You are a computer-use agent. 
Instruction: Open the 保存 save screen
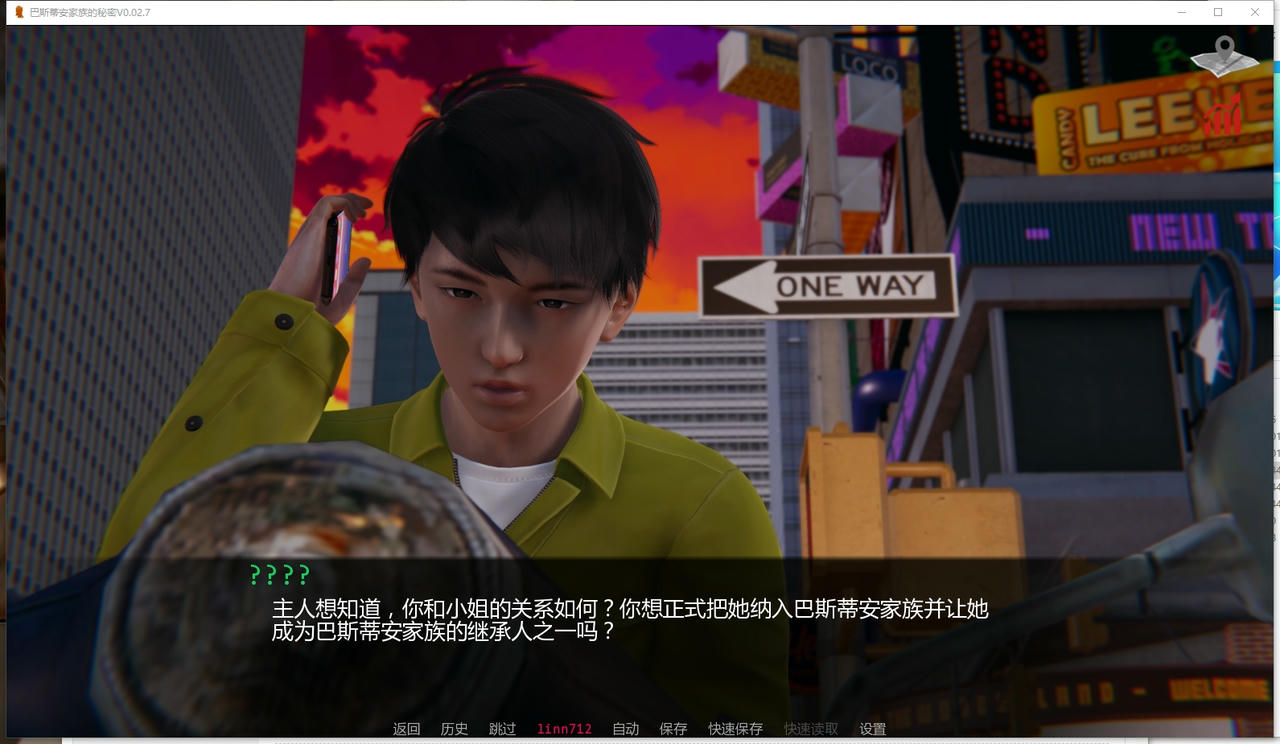[x=672, y=729]
